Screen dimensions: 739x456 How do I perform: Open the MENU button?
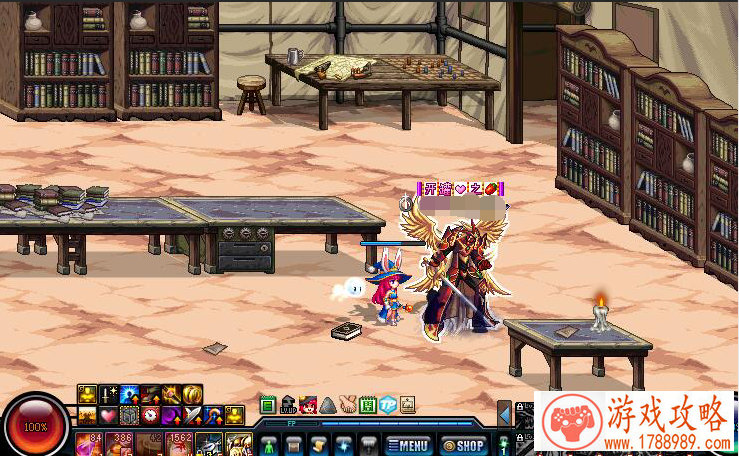408,445
